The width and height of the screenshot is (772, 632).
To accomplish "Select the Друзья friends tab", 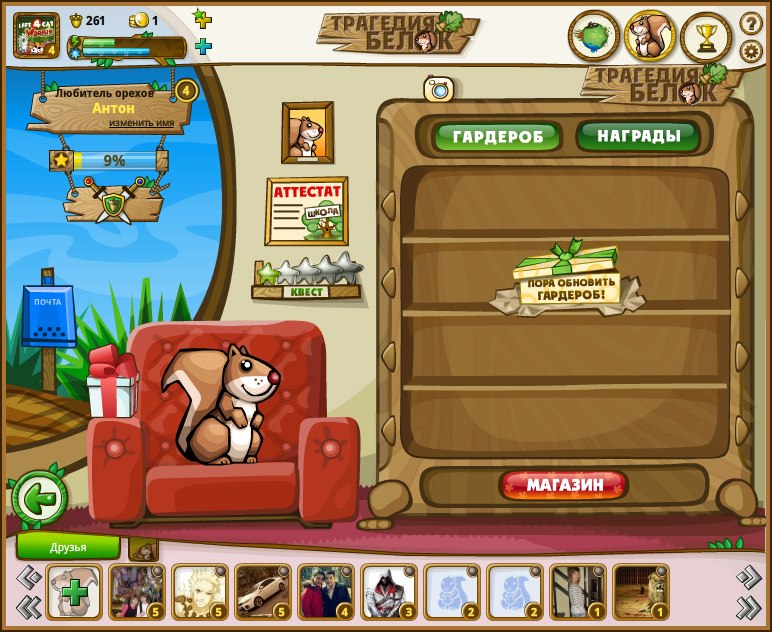I will pos(68,547).
